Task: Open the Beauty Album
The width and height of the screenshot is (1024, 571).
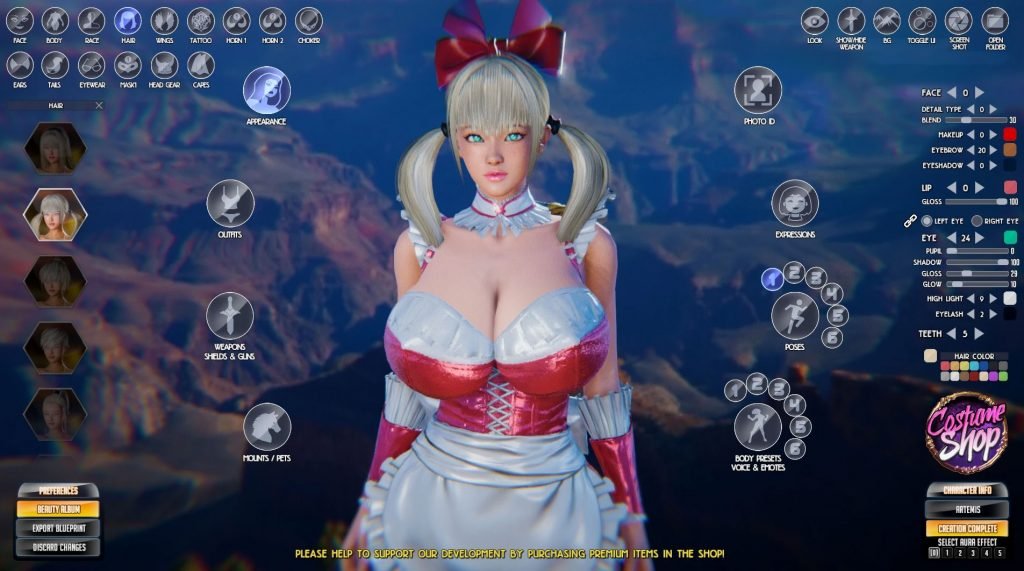Action: 57,510
